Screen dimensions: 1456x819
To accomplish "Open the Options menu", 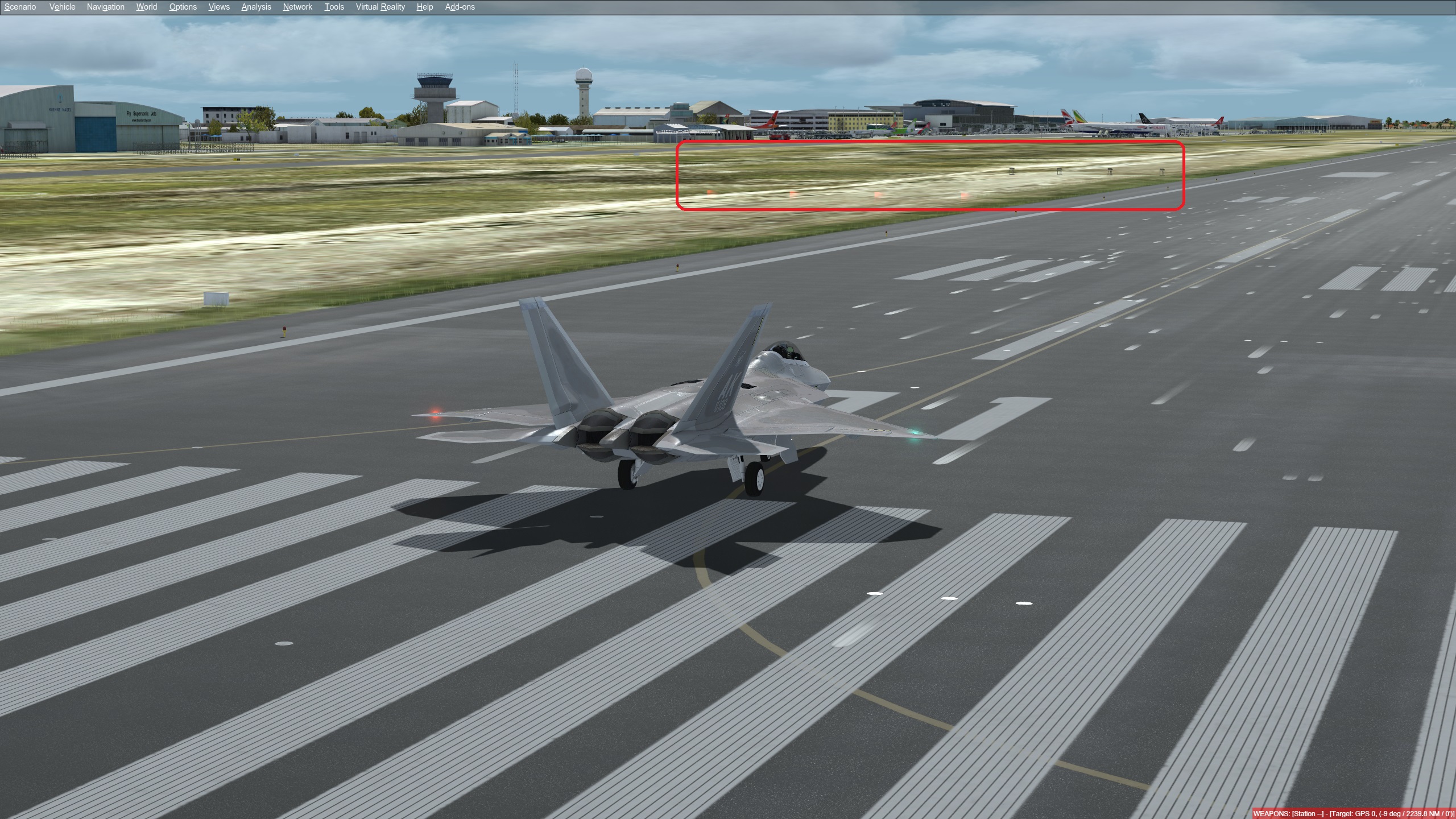I will [x=183, y=7].
